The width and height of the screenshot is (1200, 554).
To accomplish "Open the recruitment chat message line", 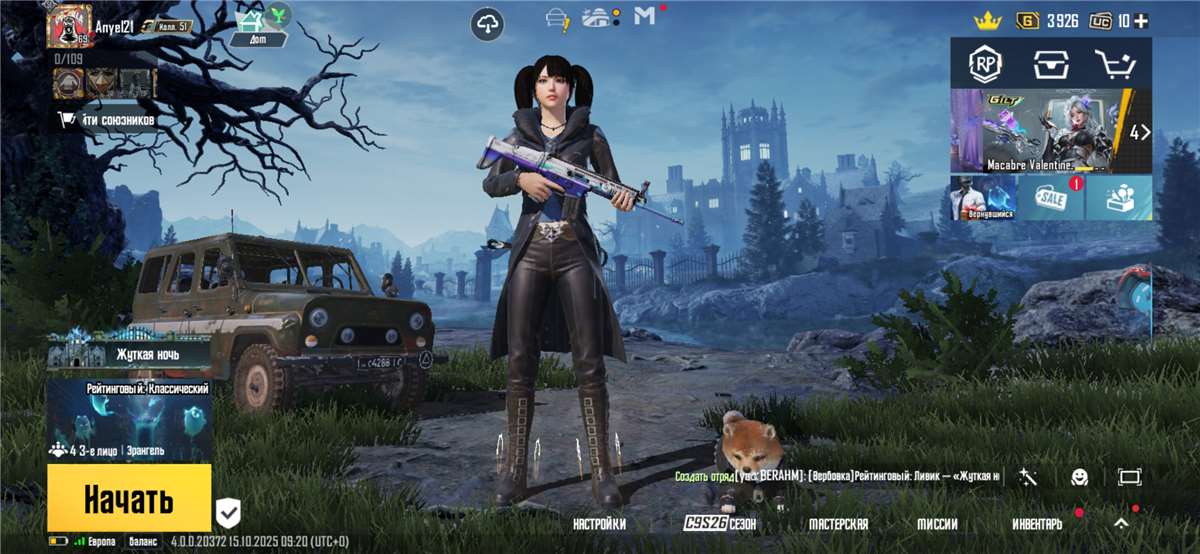I will (x=838, y=477).
